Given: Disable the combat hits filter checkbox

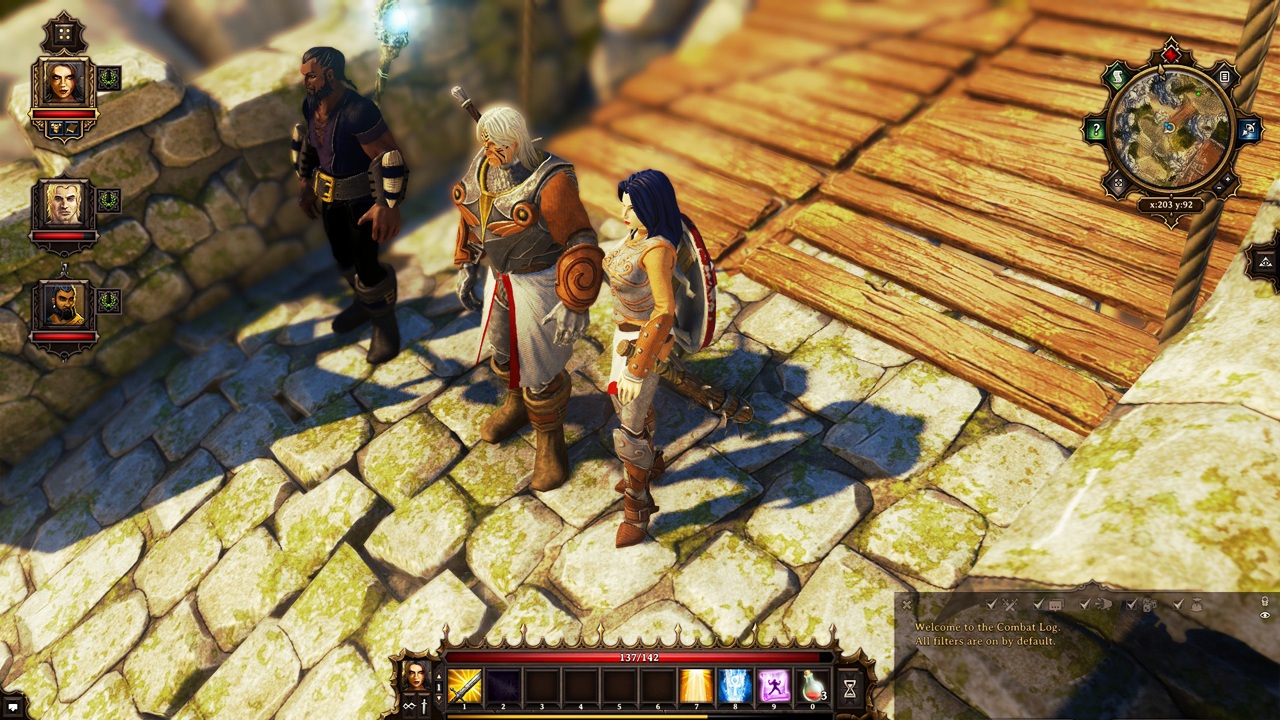Looking at the screenshot, I should click(x=990, y=604).
